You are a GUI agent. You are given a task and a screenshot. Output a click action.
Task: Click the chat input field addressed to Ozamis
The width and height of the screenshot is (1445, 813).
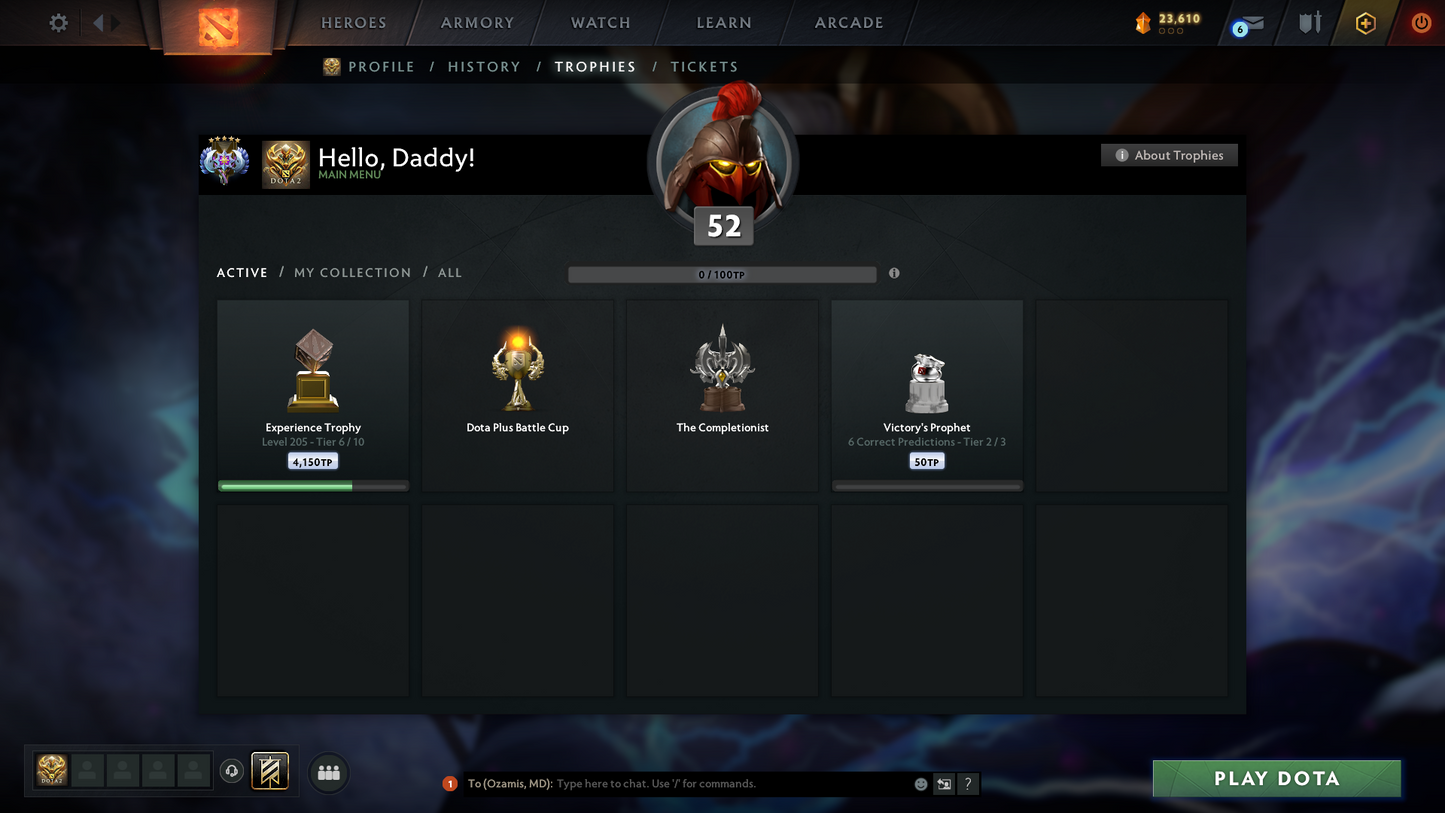700,784
